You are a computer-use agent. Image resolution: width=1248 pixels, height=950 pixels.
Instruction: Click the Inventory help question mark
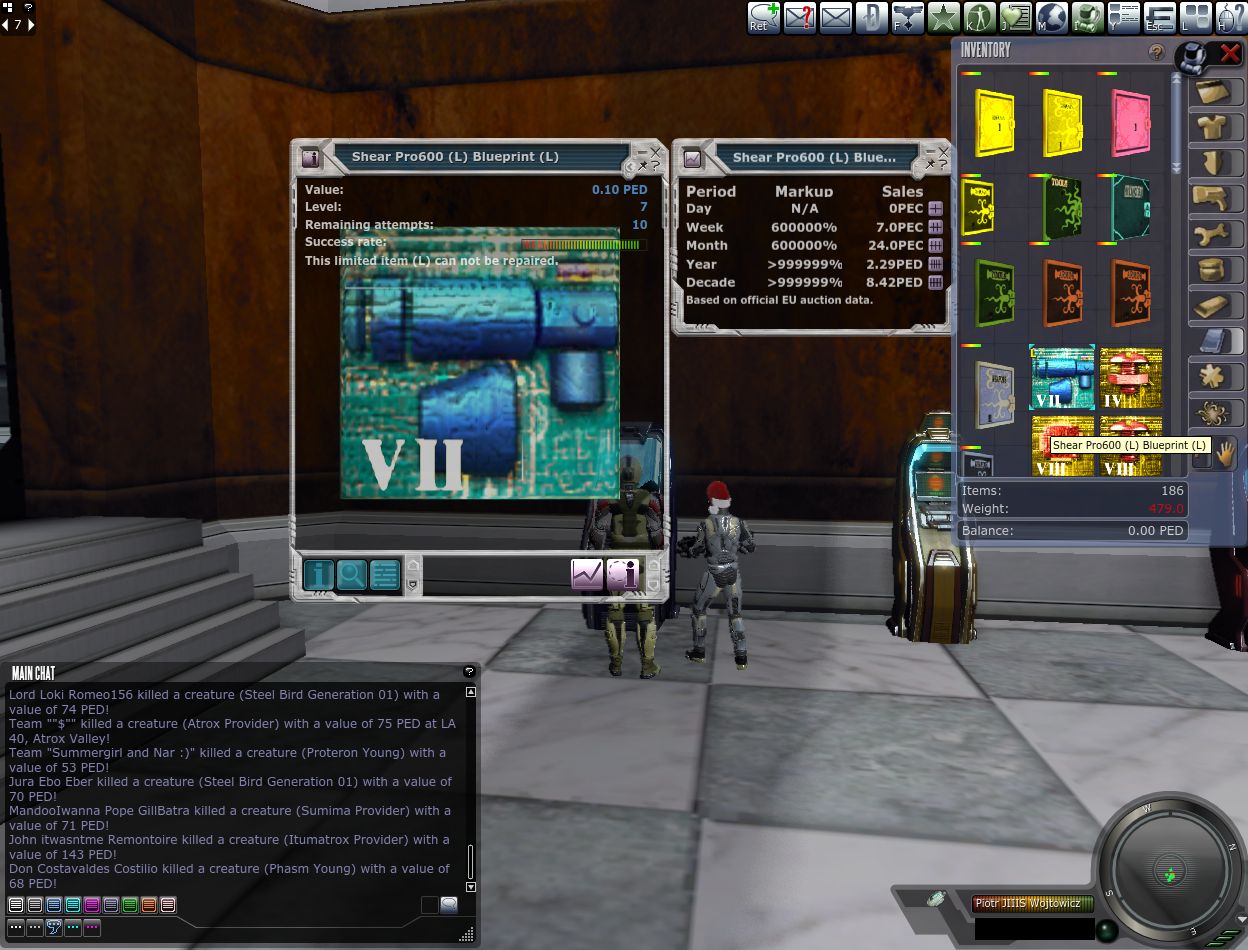[1157, 52]
